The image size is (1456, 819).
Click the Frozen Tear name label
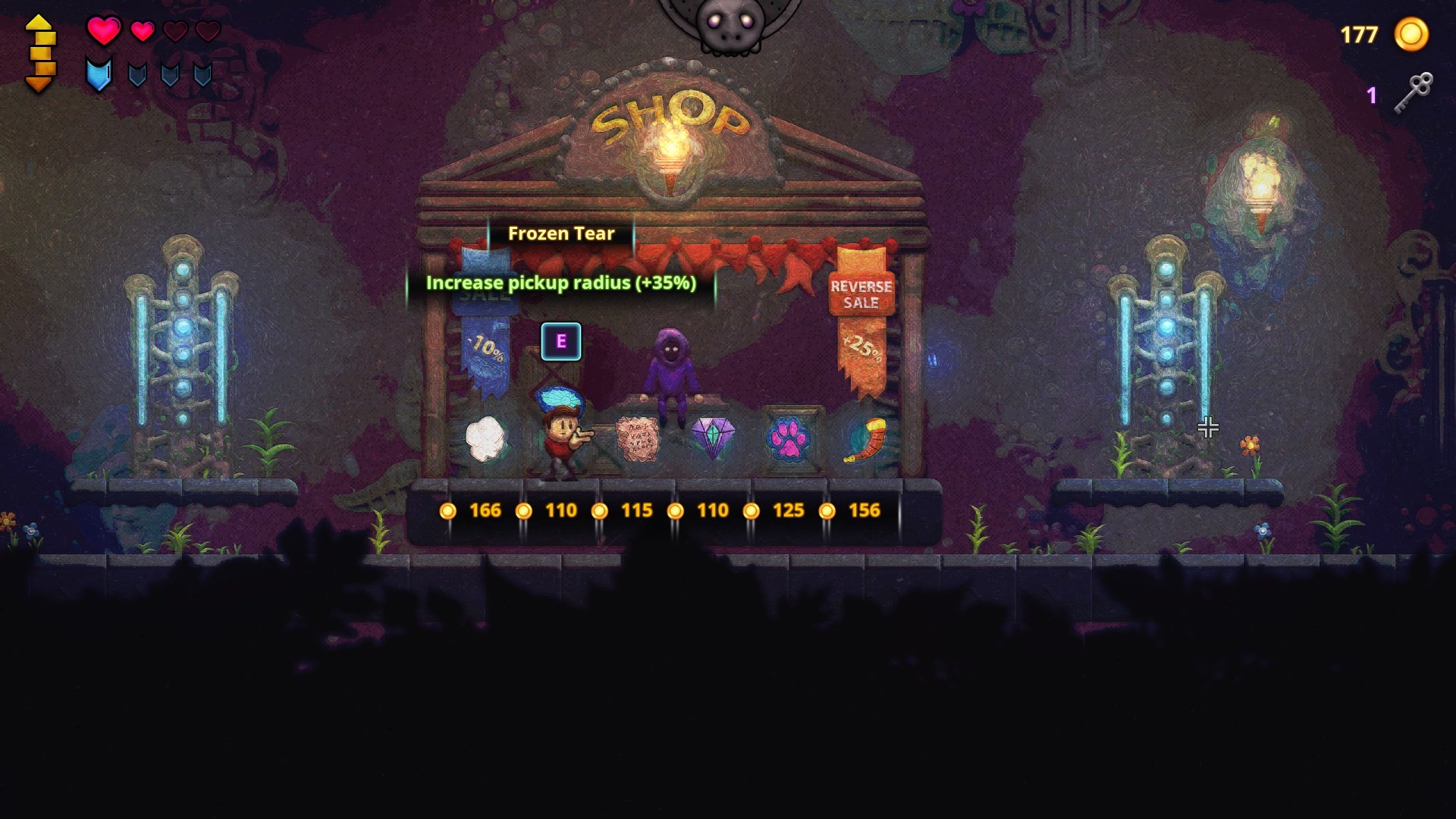click(561, 234)
